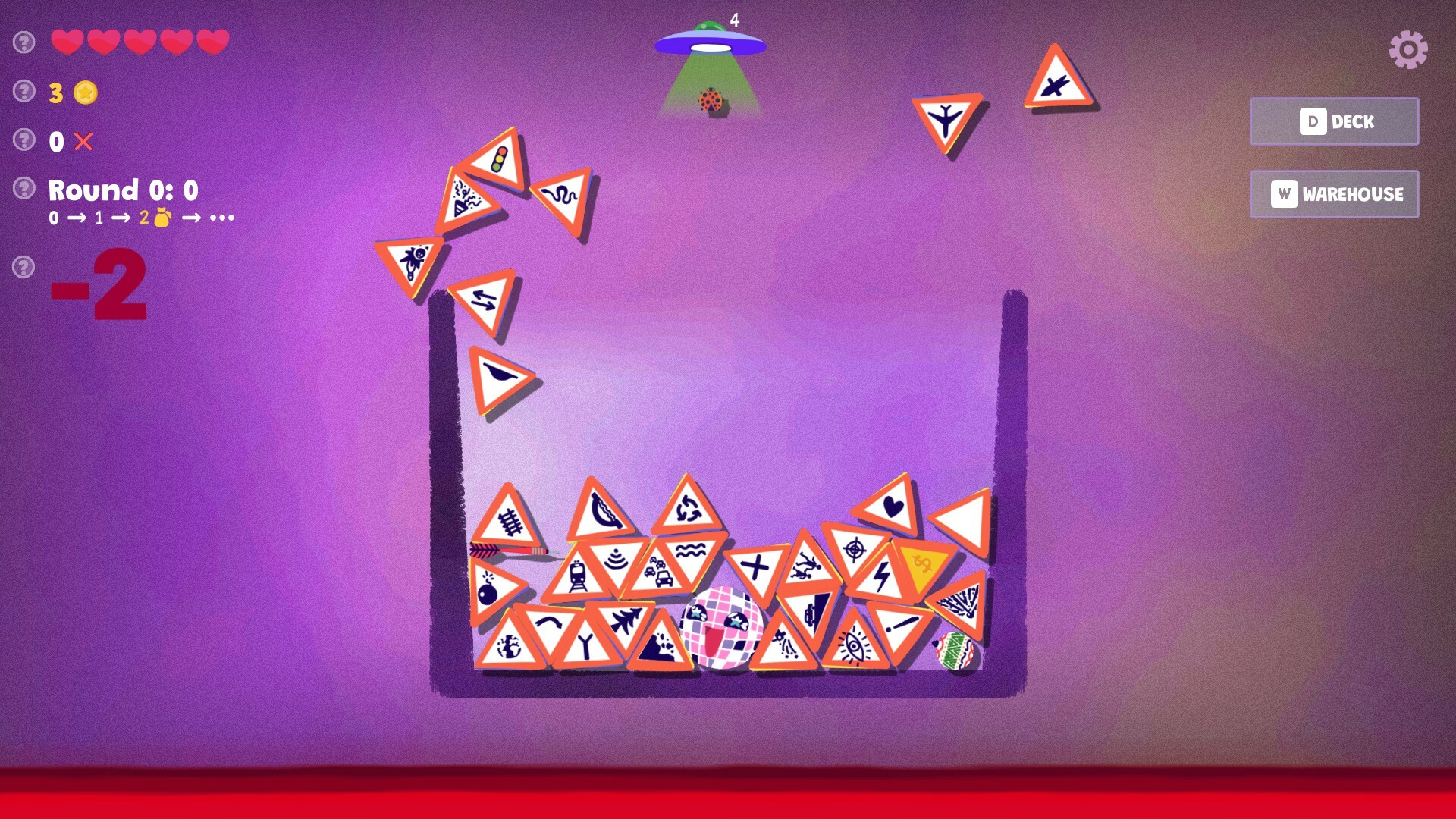The width and height of the screenshot is (1456, 819).
Task: Click the heart warning sign
Action: click(x=892, y=504)
